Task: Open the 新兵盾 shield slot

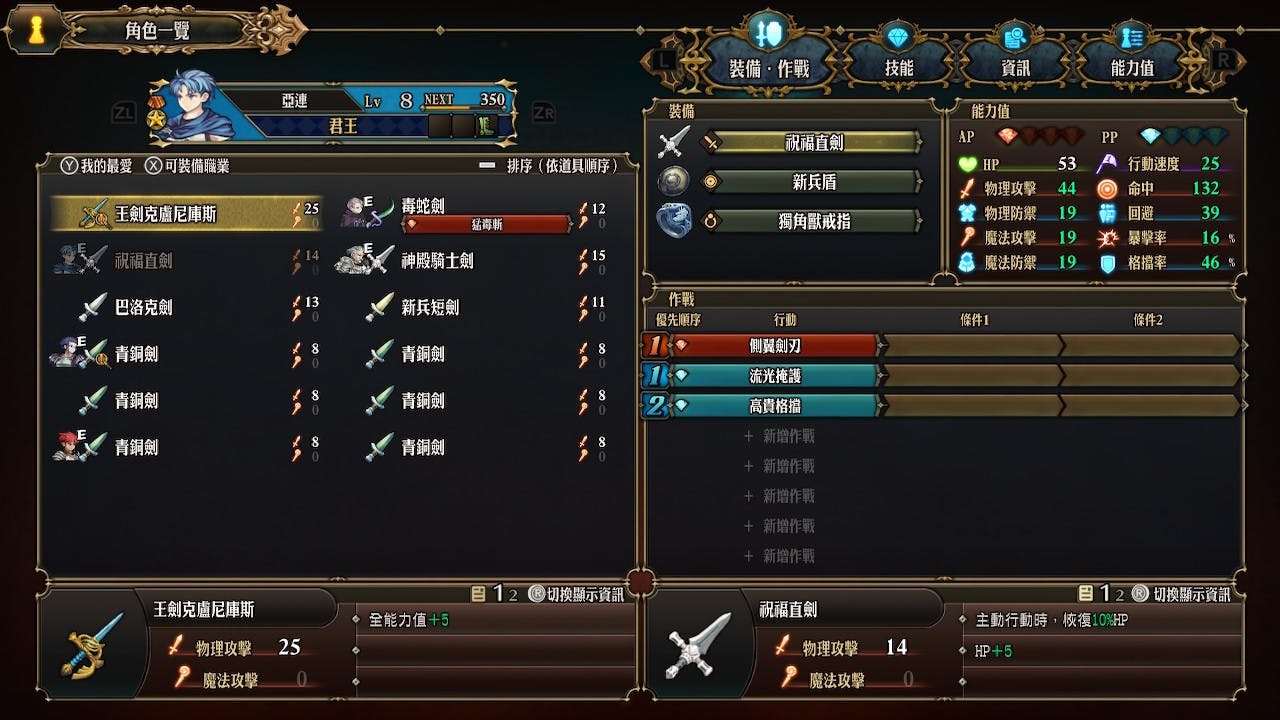Action: [812, 182]
